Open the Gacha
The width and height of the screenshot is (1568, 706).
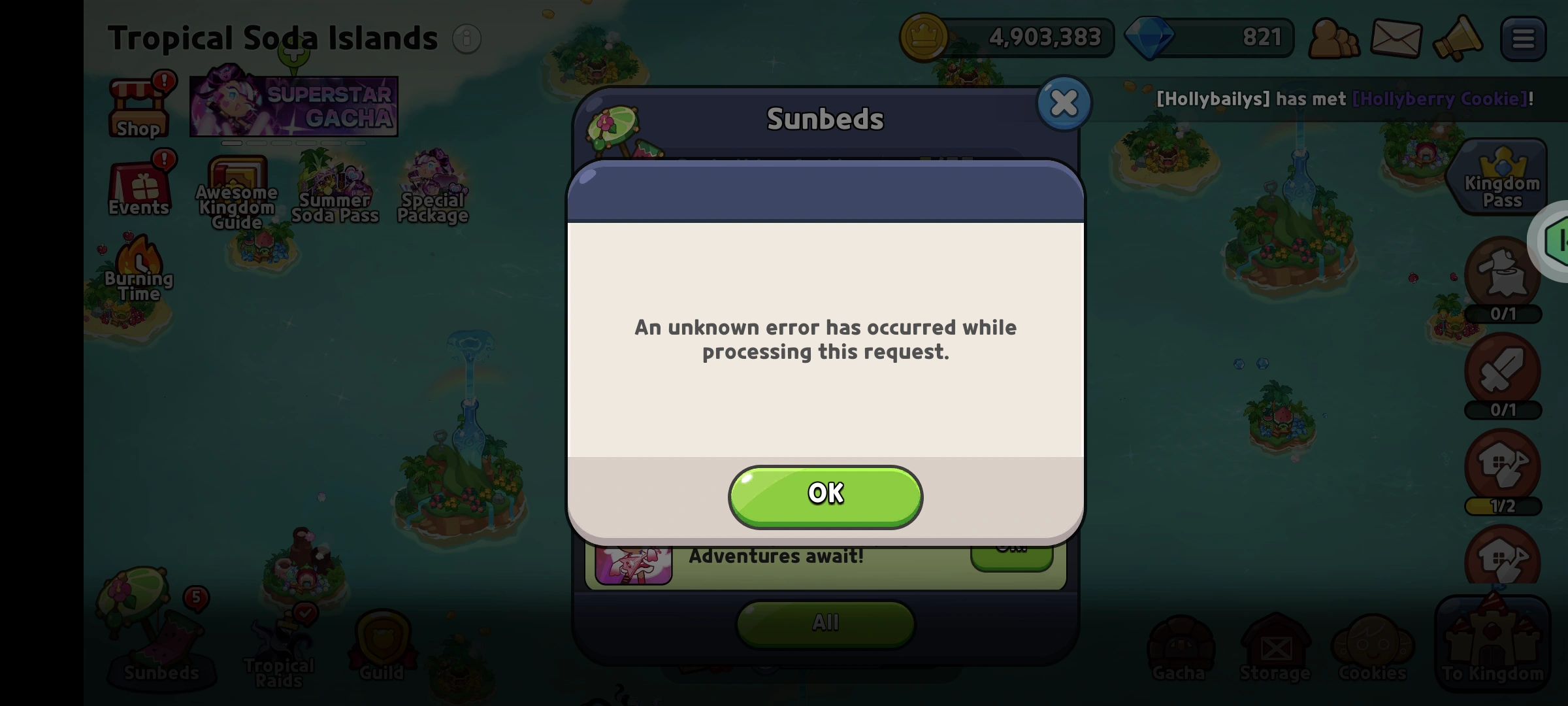click(x=1180, y=647)
